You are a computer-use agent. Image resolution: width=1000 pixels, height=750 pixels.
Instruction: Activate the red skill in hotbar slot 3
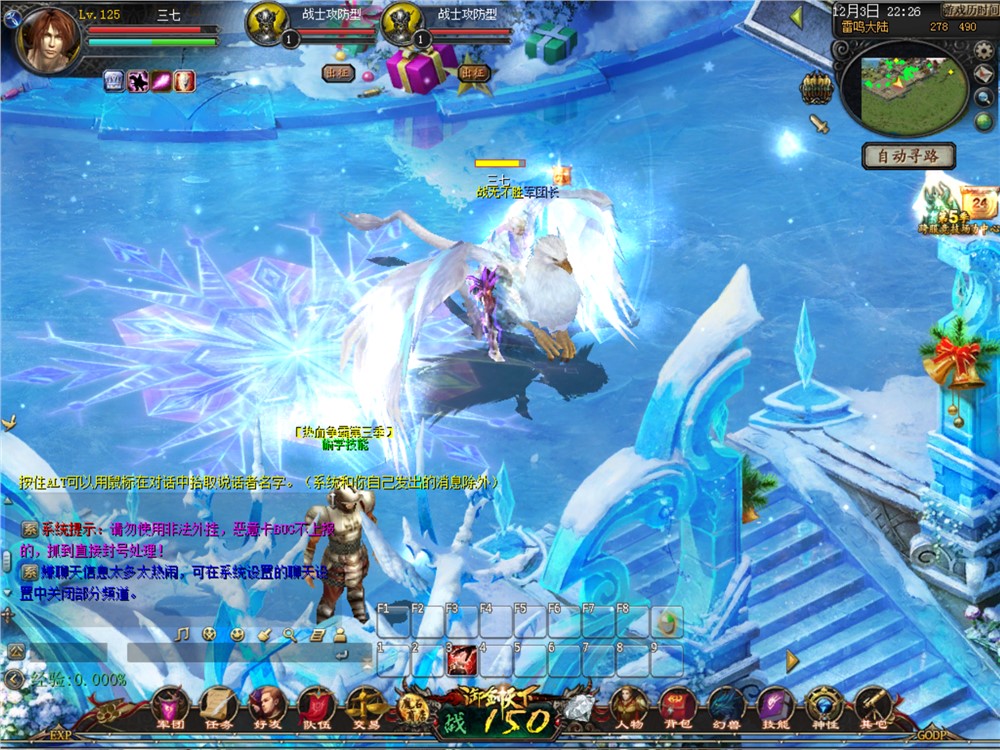coord(461,660)
